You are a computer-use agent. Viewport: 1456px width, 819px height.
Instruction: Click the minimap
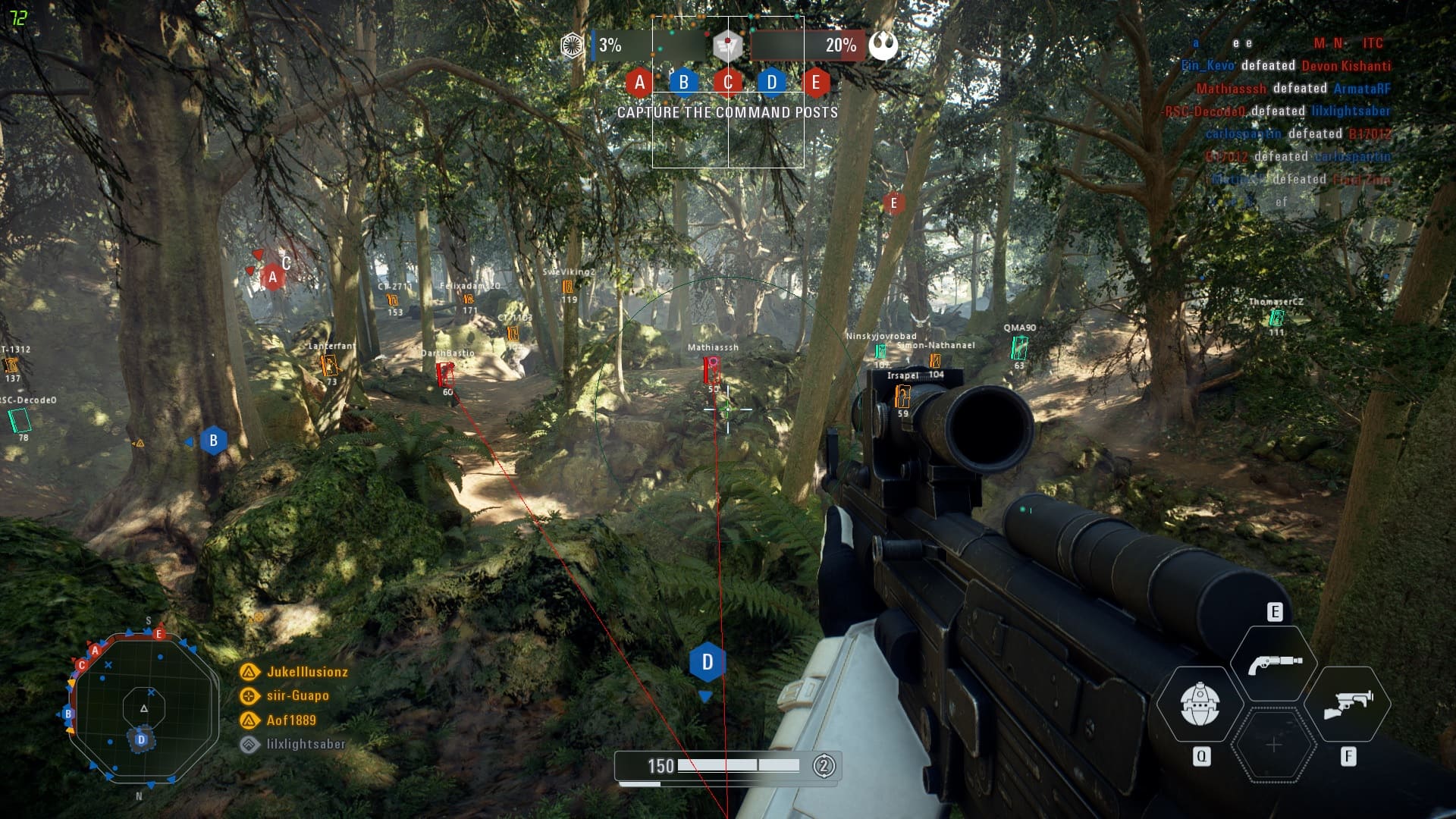tap(143, 708)
